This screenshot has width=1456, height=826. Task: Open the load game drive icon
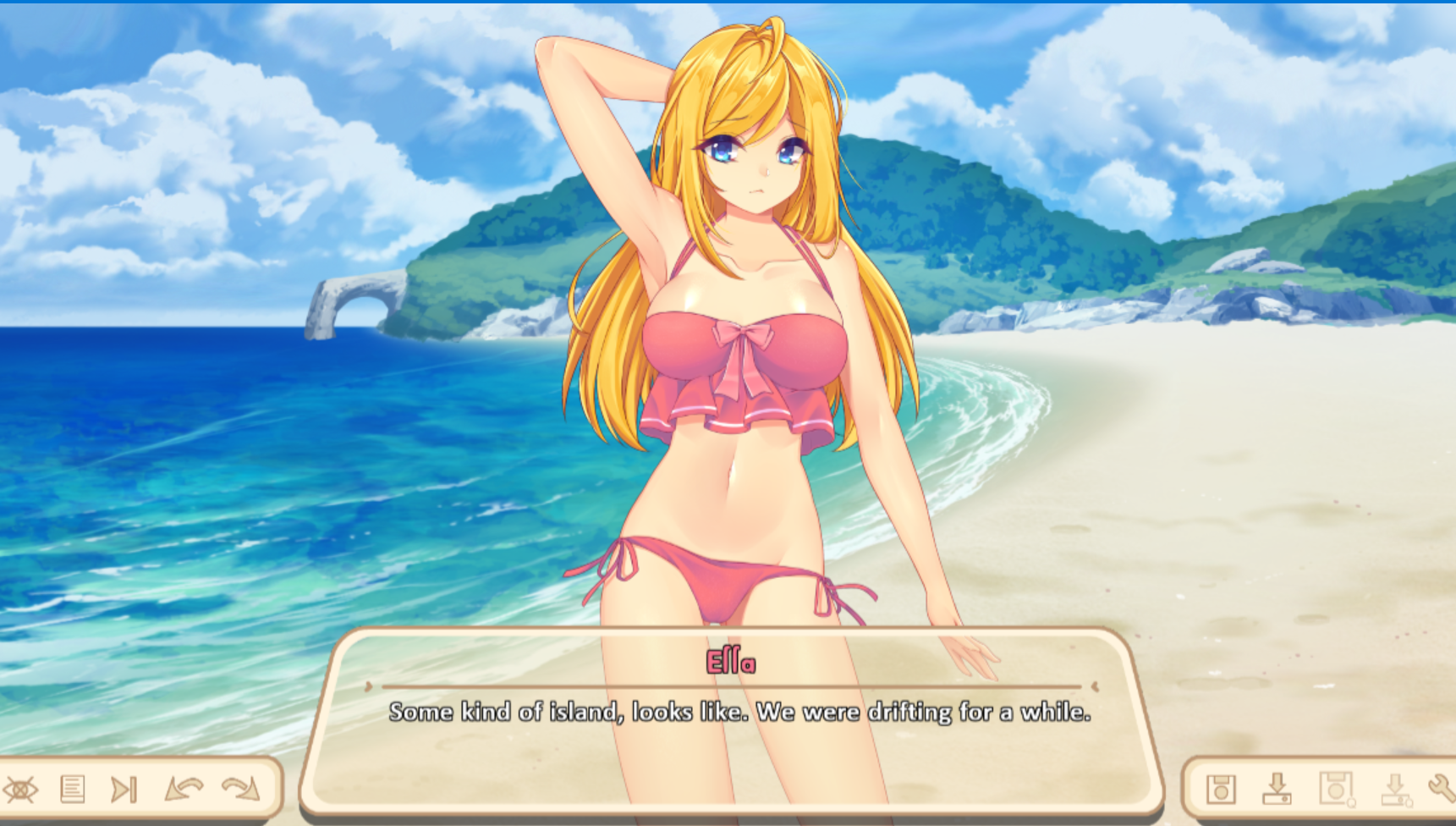pyautogui.click(x=1277, y=789)
